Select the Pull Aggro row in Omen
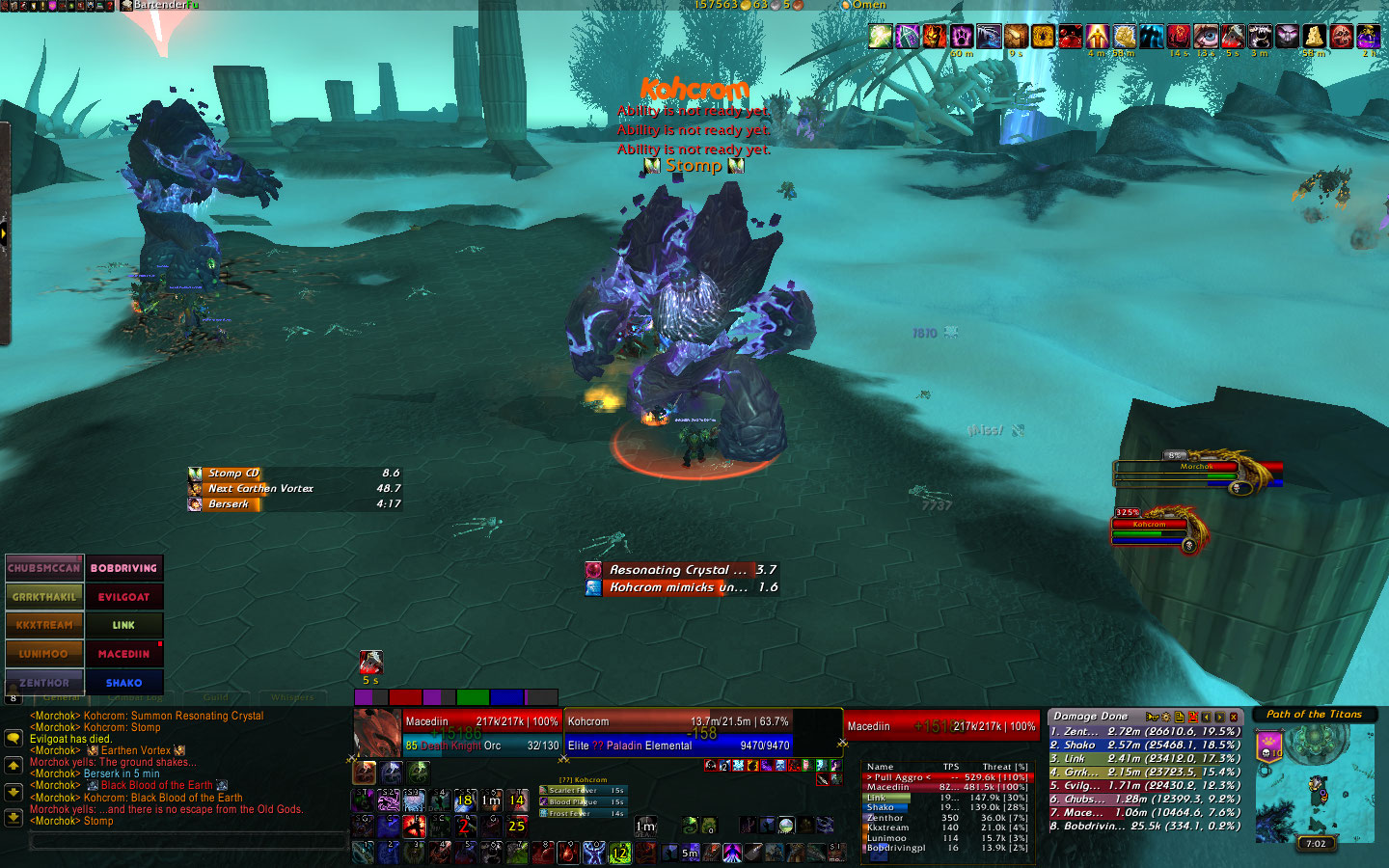This screenshot has width=1389, height=868. click(x=947, y=777)
